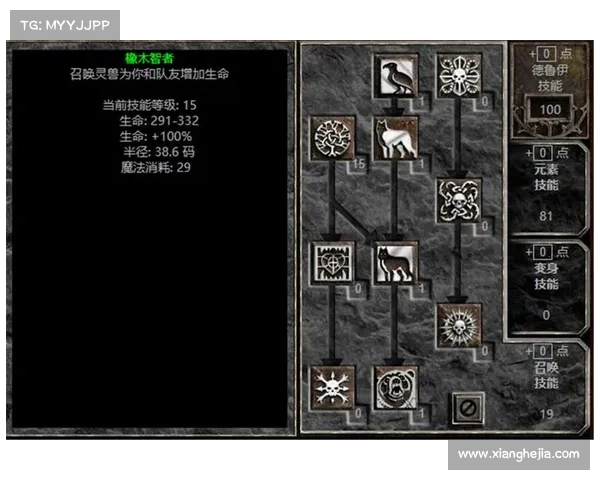Choose the Poison Creeper skull-flower skill
The image size is (600, 480).
(459, 75)
